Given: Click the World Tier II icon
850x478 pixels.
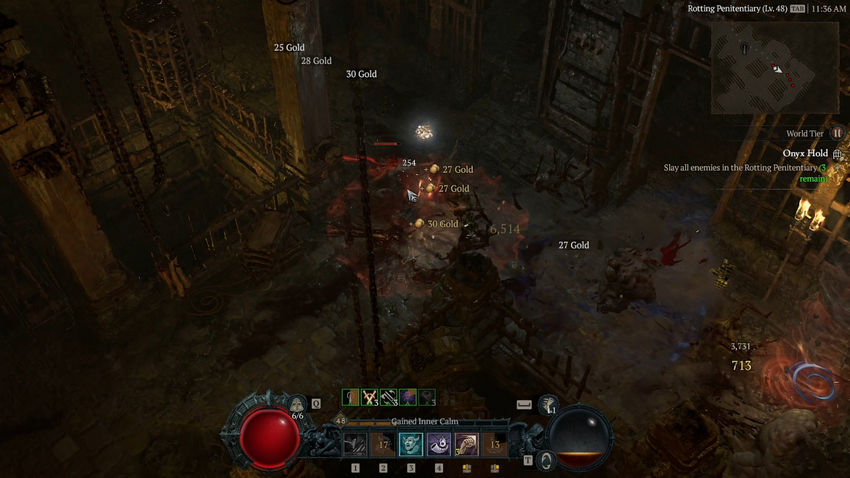Looking at the screenshot, I should (x=838, y=133).
